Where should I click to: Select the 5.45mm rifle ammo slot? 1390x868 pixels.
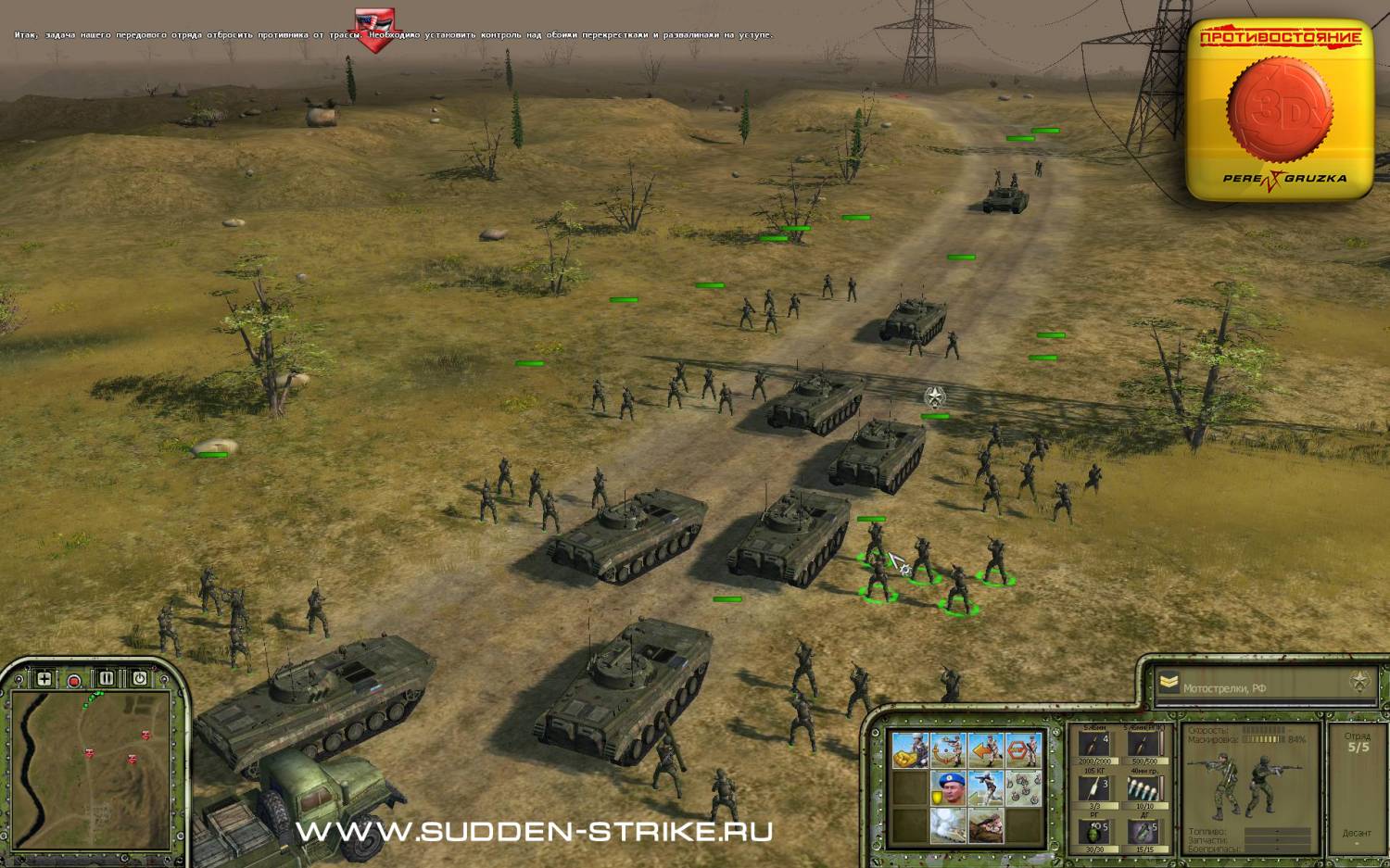(1094, 745)
